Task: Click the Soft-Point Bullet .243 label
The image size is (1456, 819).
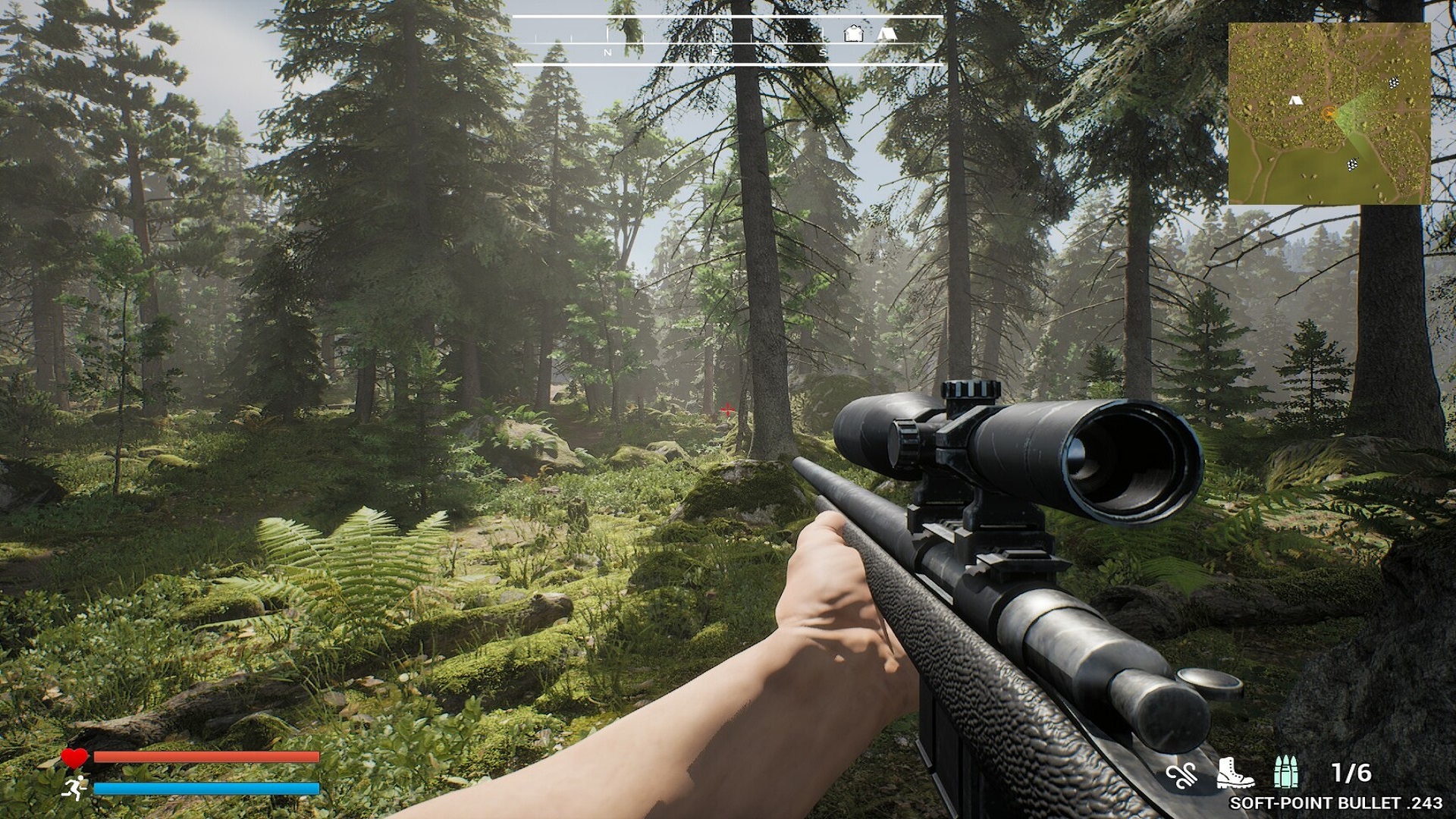Action: [x=1336, y=802]
